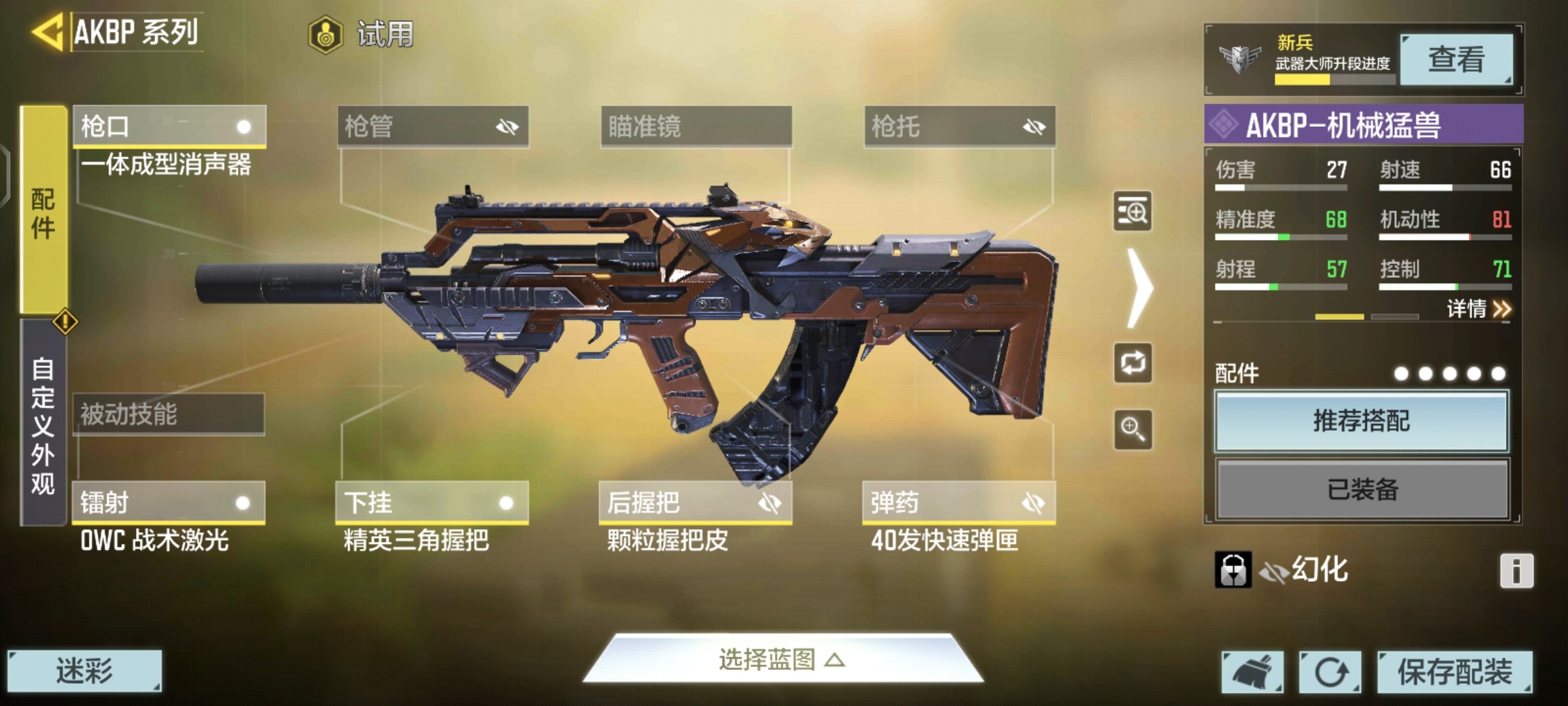Screen dimensions: 1568x706
Task: Clear attachments with the broom icon
Action: [1252, 671]
